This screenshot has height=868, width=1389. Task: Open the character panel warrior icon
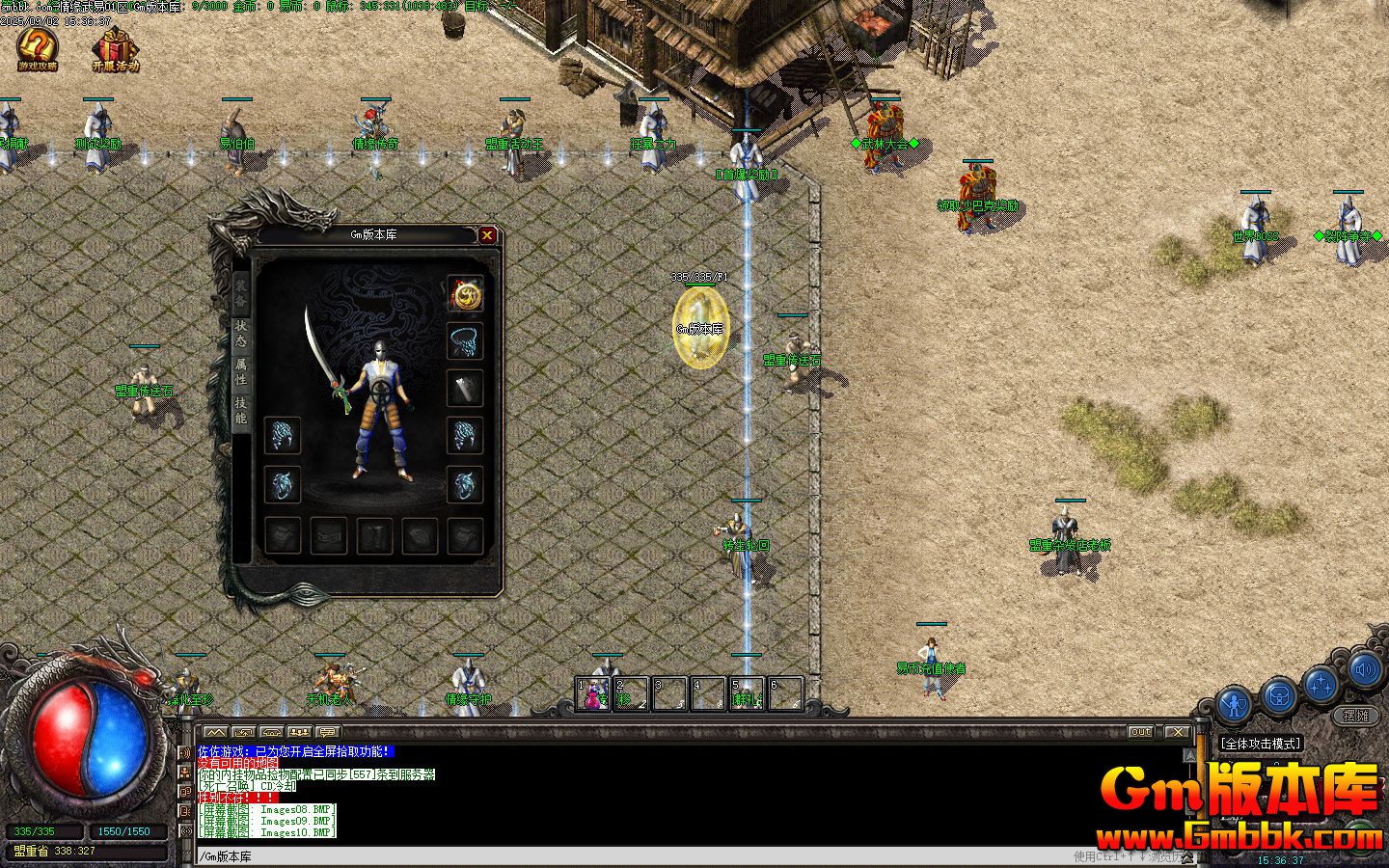pyautogui.click(x=1234, y=704)
